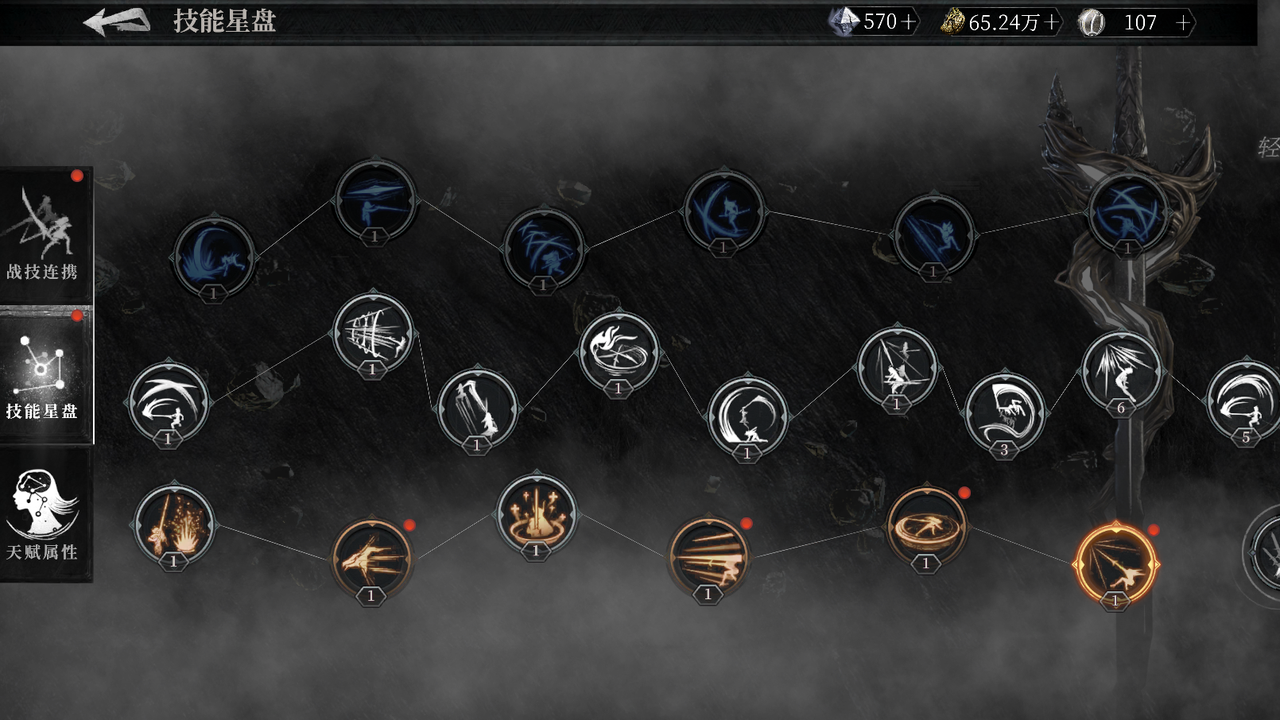This screenshot has width=1280, height=720.
Task: Select the blue skill node on the sword pillar
Action: click(1128, 212)
